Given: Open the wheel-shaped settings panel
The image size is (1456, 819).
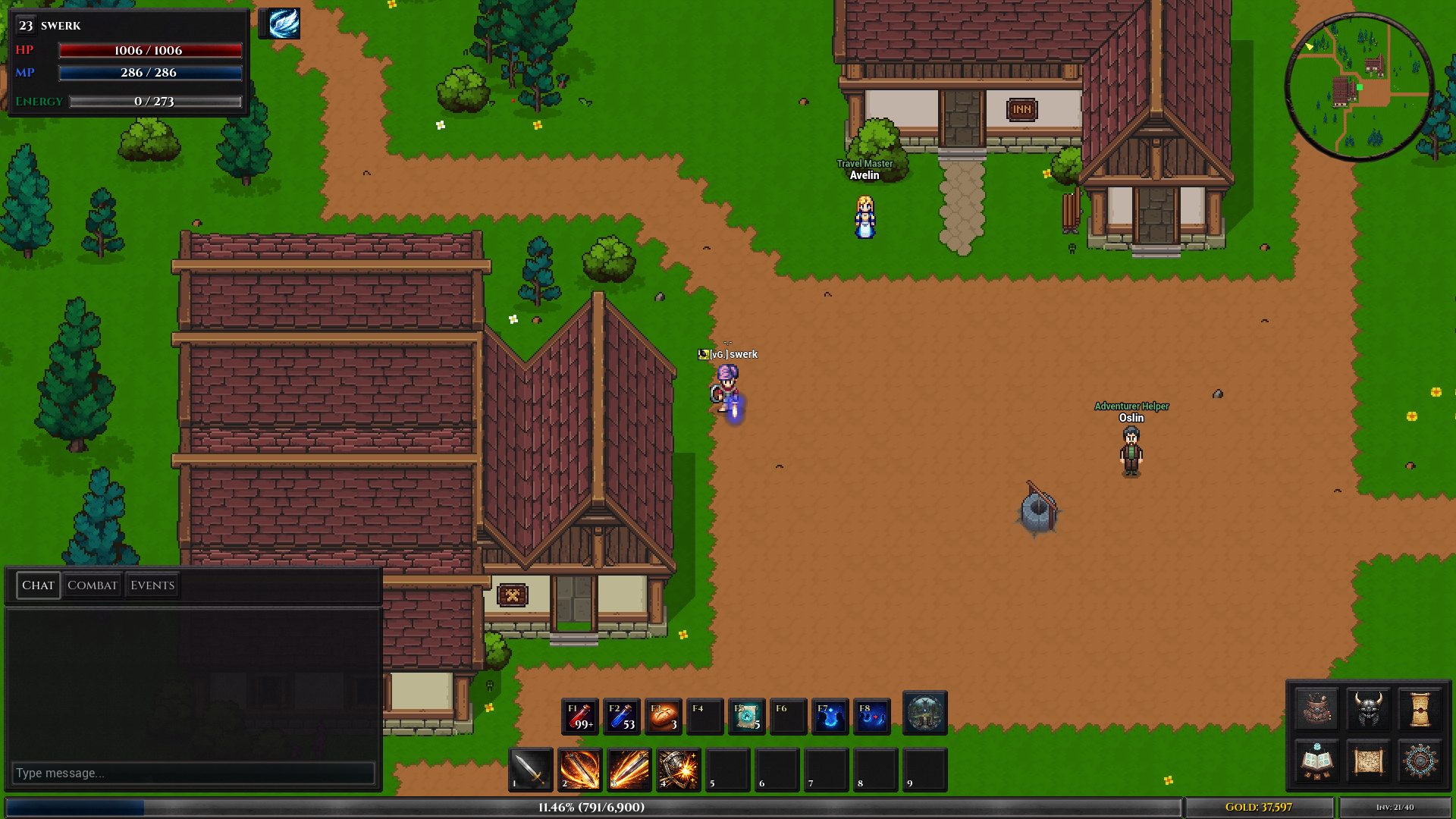Looking at the screenshot, I should pos(1420,761).
